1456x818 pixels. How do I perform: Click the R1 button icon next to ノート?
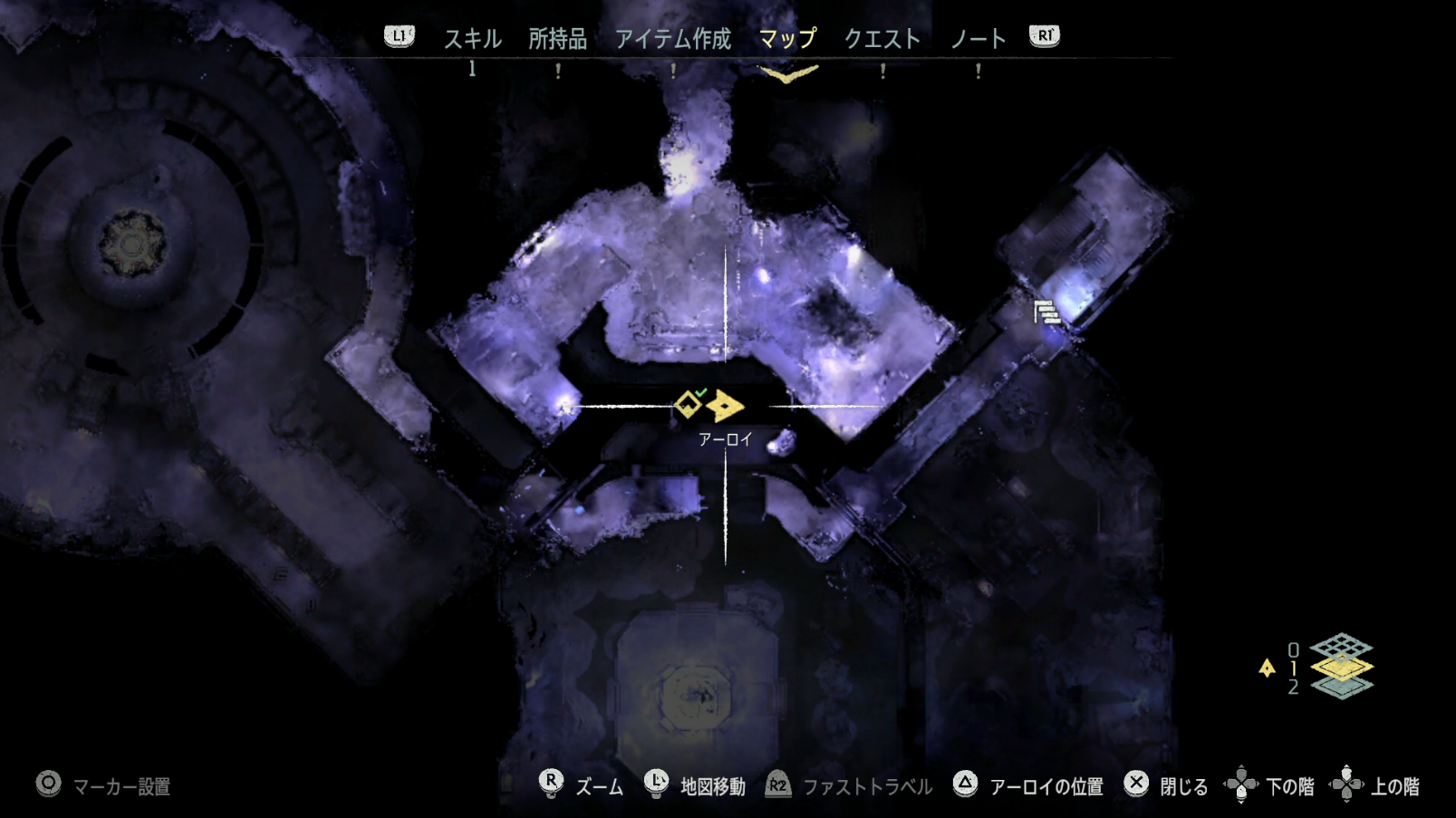1043,38
